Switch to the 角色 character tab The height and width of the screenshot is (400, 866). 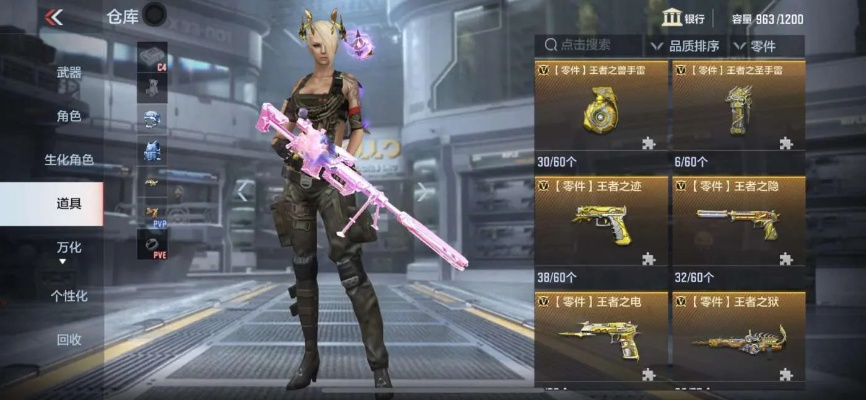(69, 116)
